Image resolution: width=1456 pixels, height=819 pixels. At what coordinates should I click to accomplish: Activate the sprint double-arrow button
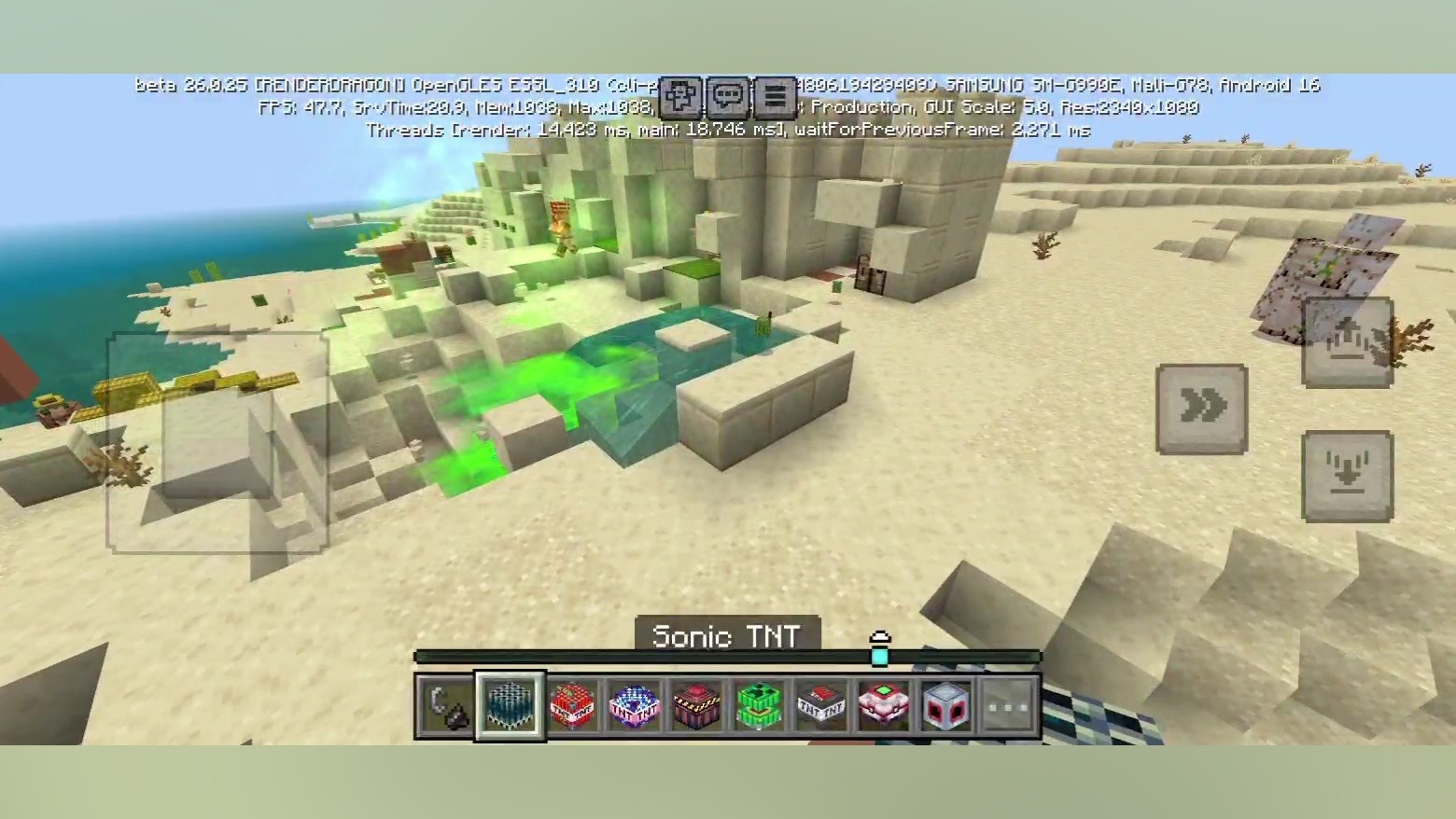[1201, 408]
